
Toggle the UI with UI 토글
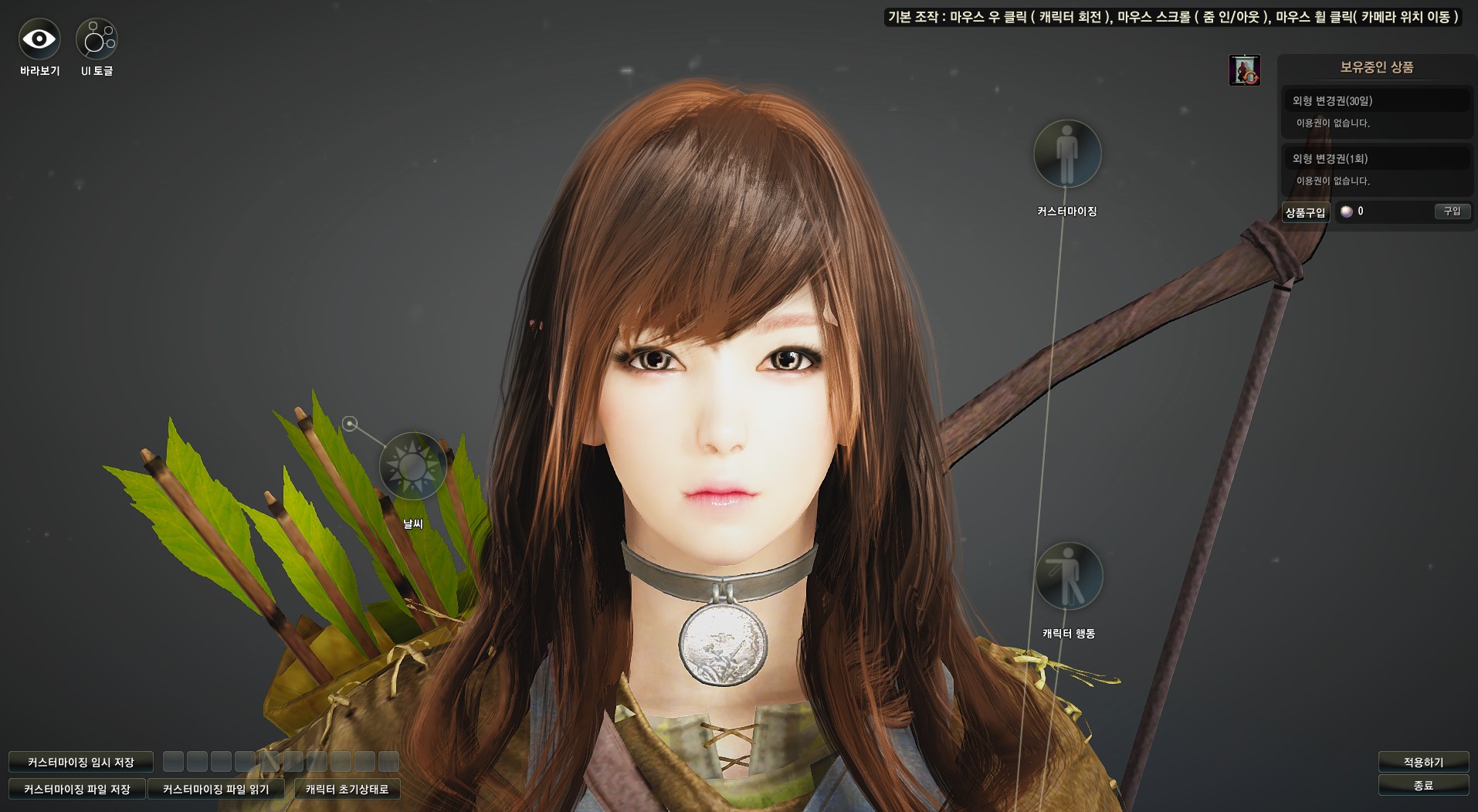click(97, 39)
